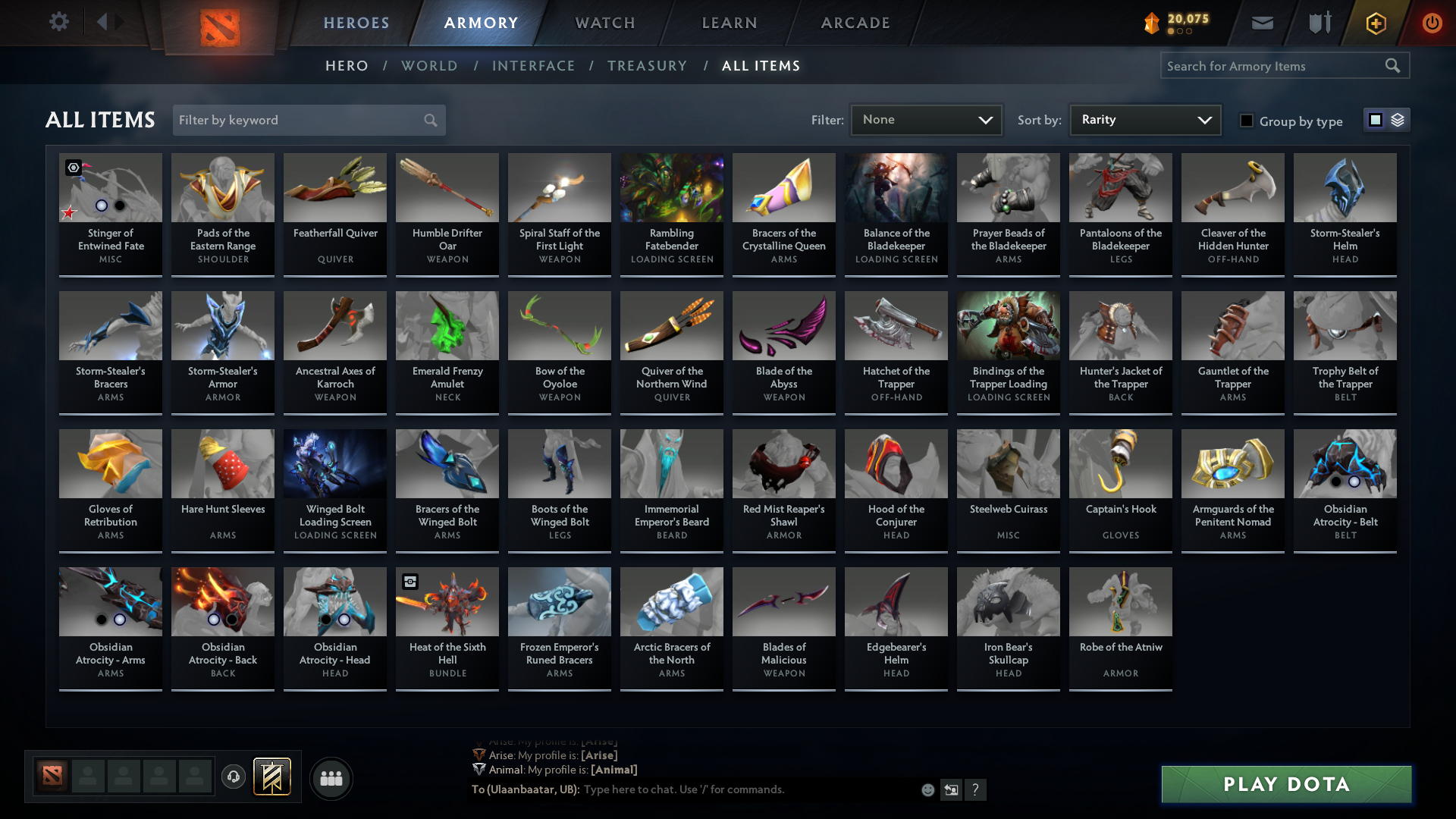Open the settings gear icon
The image size is (1456, 819).
pyautogui.click(x=58, y=22)
